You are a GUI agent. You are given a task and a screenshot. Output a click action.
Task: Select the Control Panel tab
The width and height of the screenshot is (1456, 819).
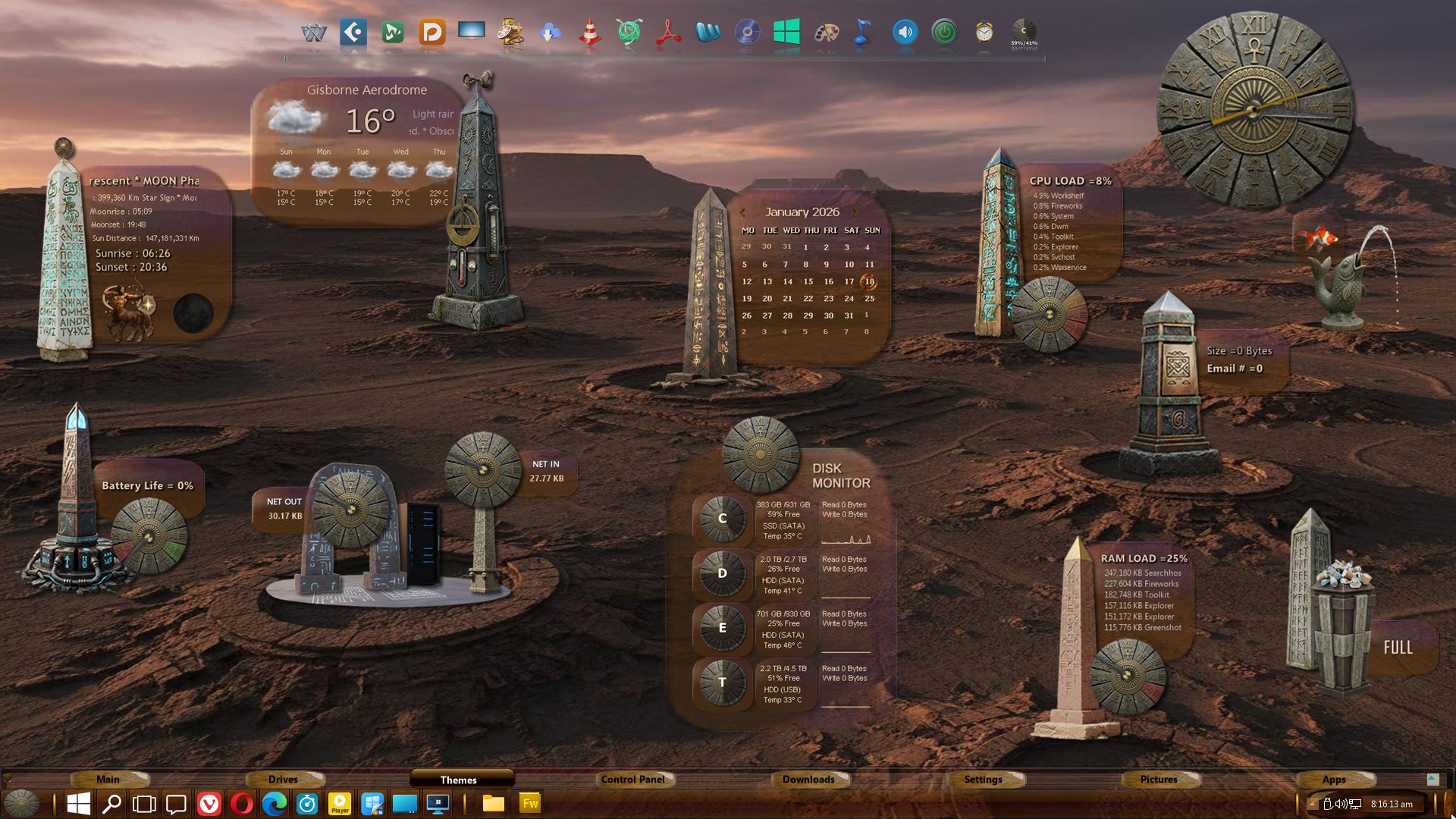pos(632,779)
